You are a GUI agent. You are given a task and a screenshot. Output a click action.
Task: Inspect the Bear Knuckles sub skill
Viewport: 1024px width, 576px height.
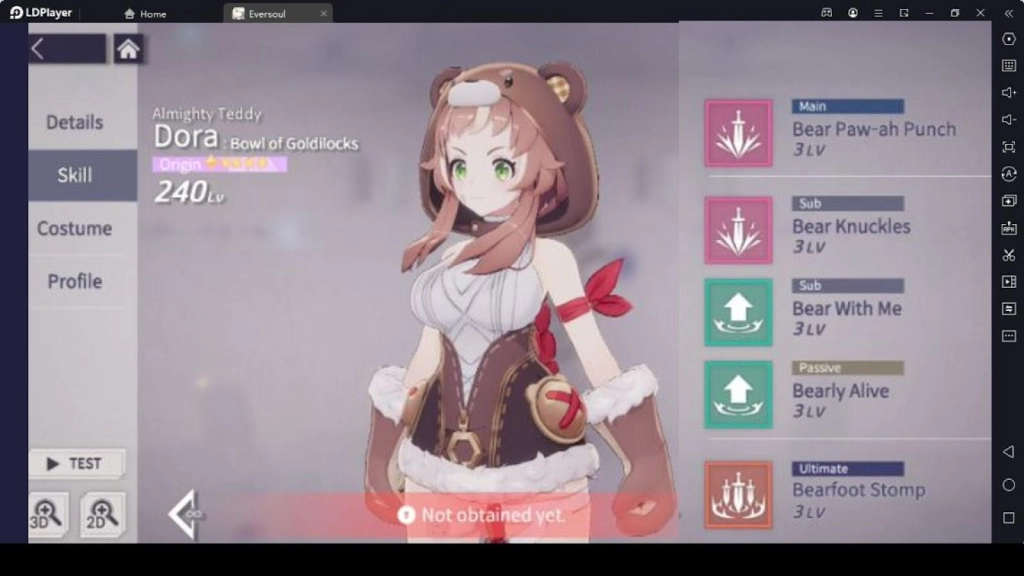[x=738, y=230]
